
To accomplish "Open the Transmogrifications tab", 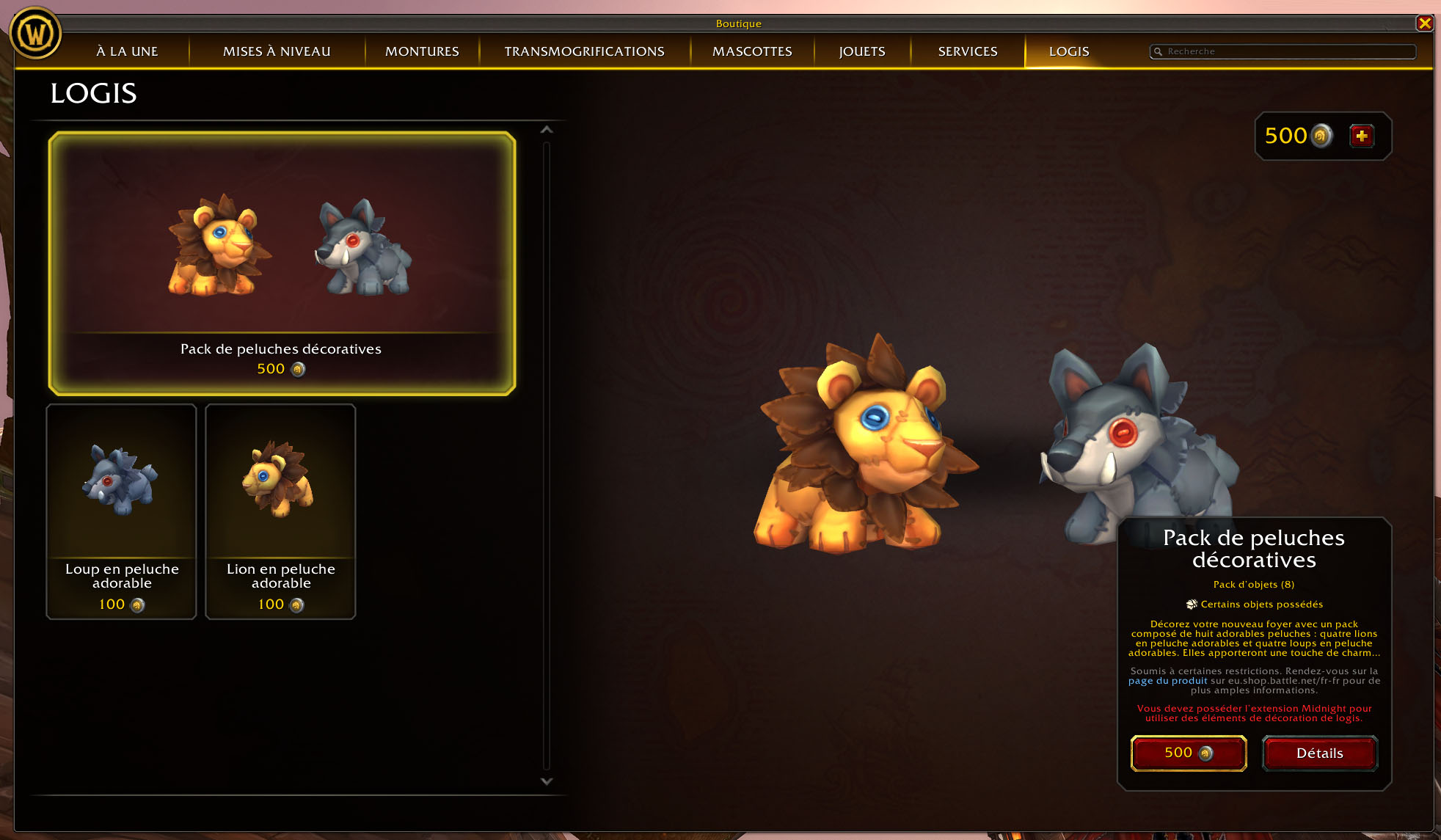I will click(584, 51).
